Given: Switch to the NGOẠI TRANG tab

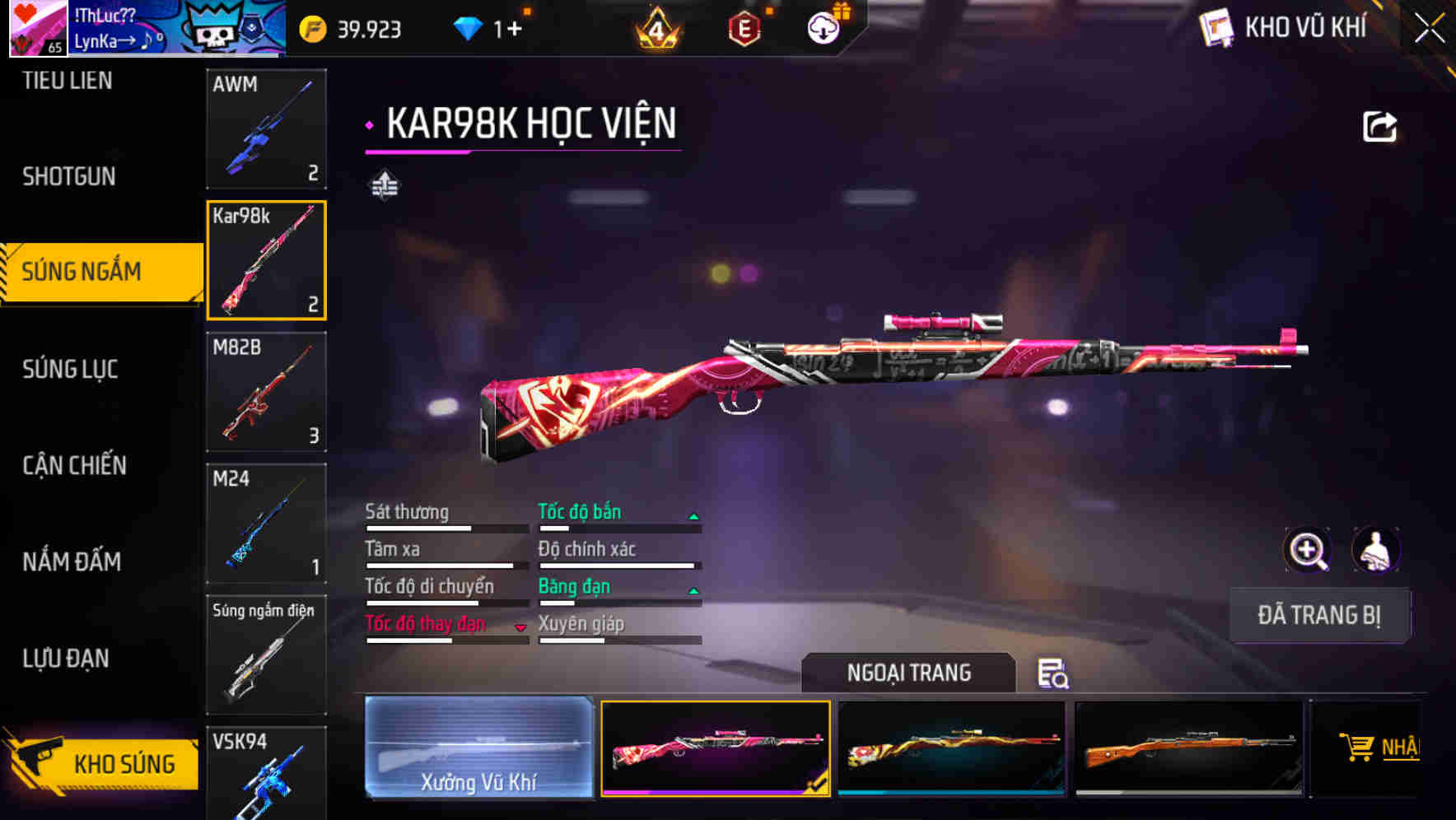Looking at the screenshot, I should coord(909,673).
